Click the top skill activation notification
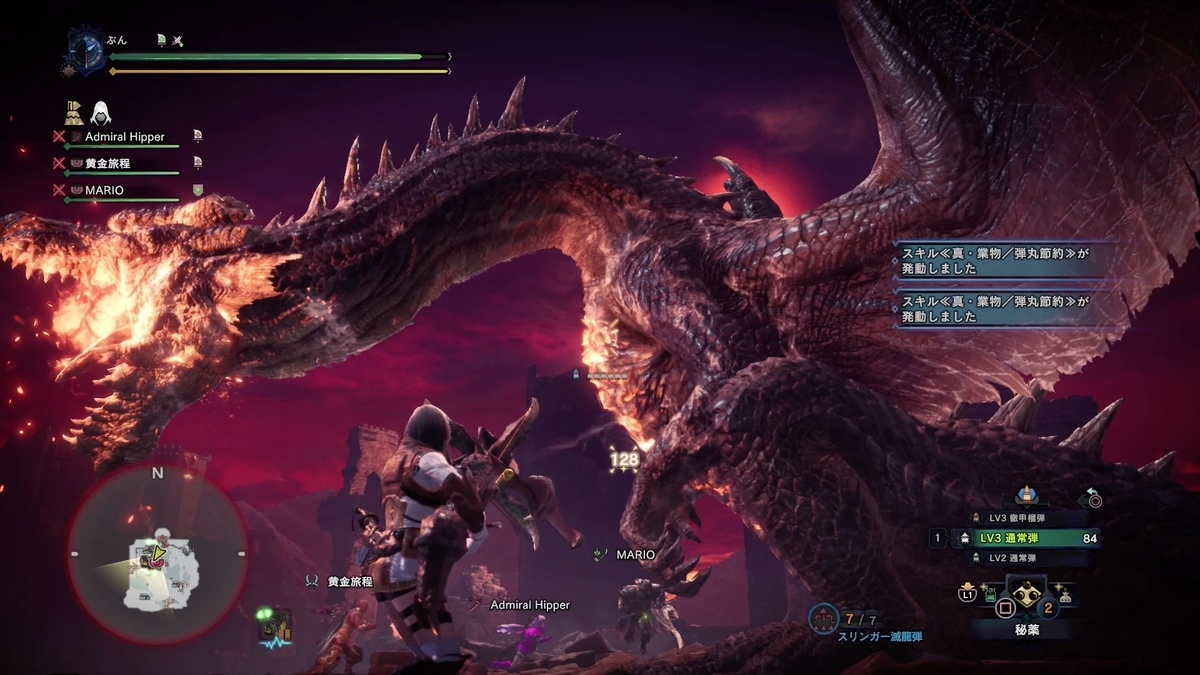The width and height of the screenshot is (1200, 675). click(x=1010, y=261)
